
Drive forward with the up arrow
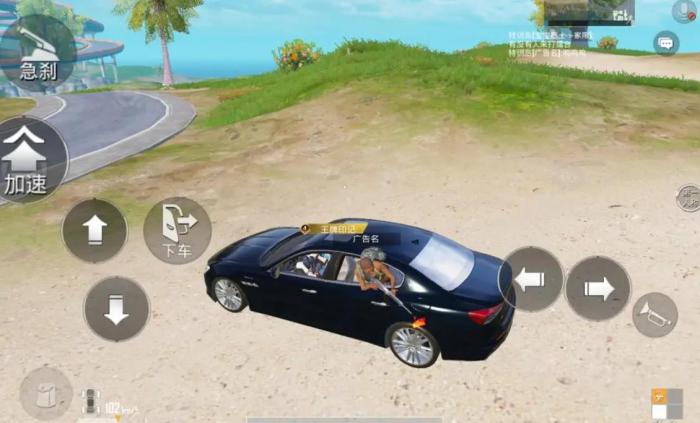coord(95,231)
